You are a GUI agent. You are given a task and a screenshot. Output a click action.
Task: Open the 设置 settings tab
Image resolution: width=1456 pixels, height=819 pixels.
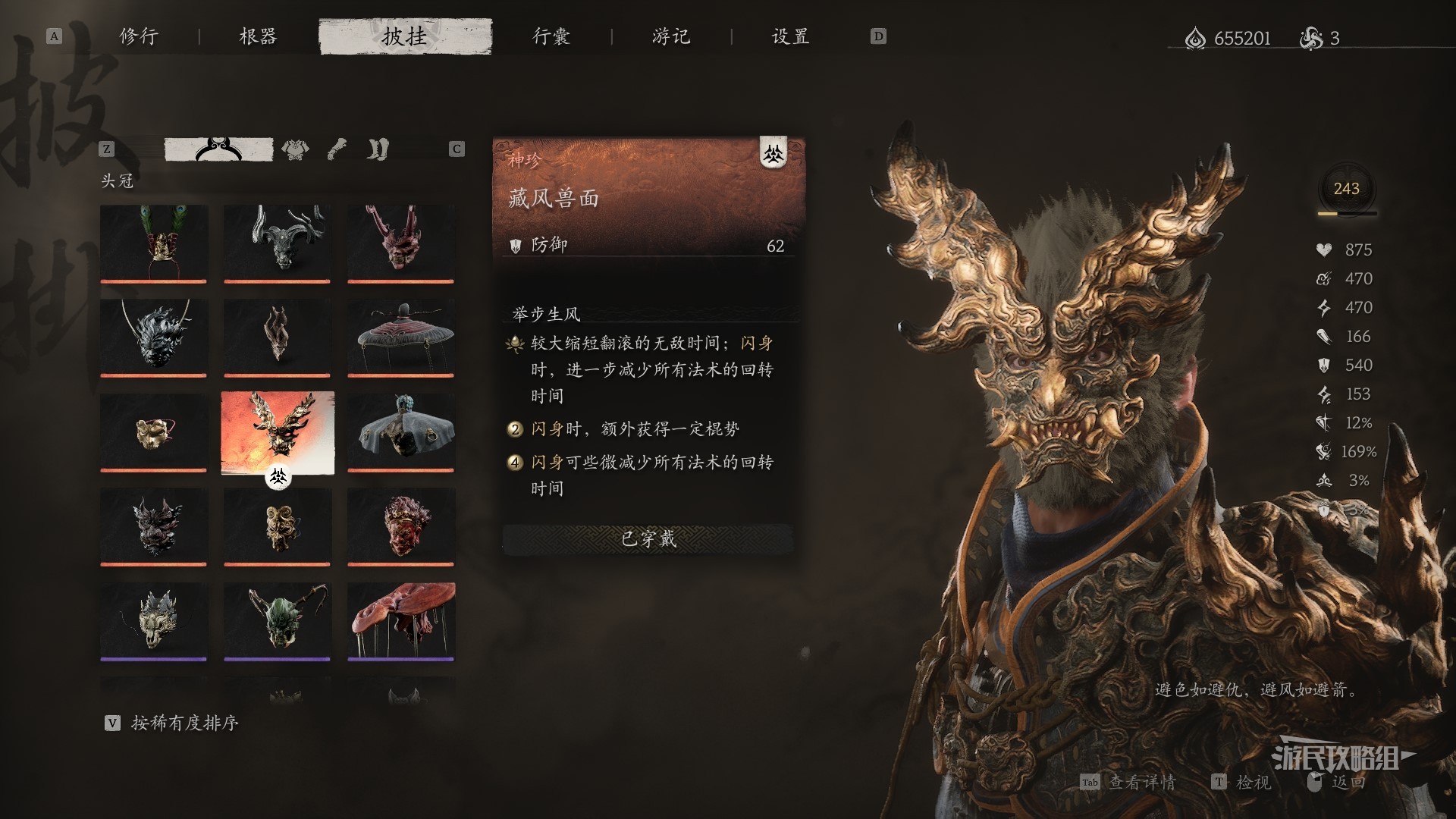point(791,36)
